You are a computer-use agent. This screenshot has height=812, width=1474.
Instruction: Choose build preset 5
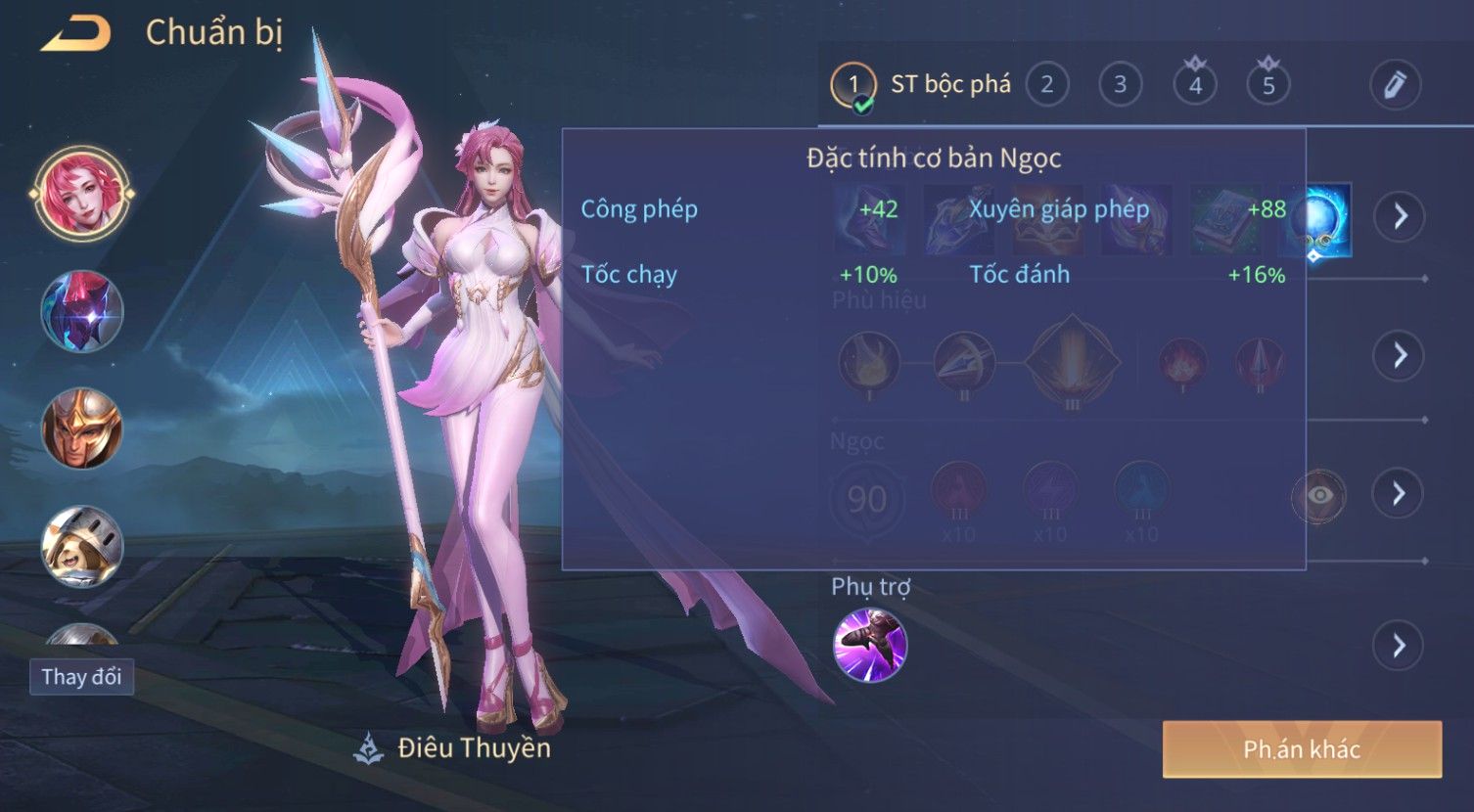tap(1267, 85)
